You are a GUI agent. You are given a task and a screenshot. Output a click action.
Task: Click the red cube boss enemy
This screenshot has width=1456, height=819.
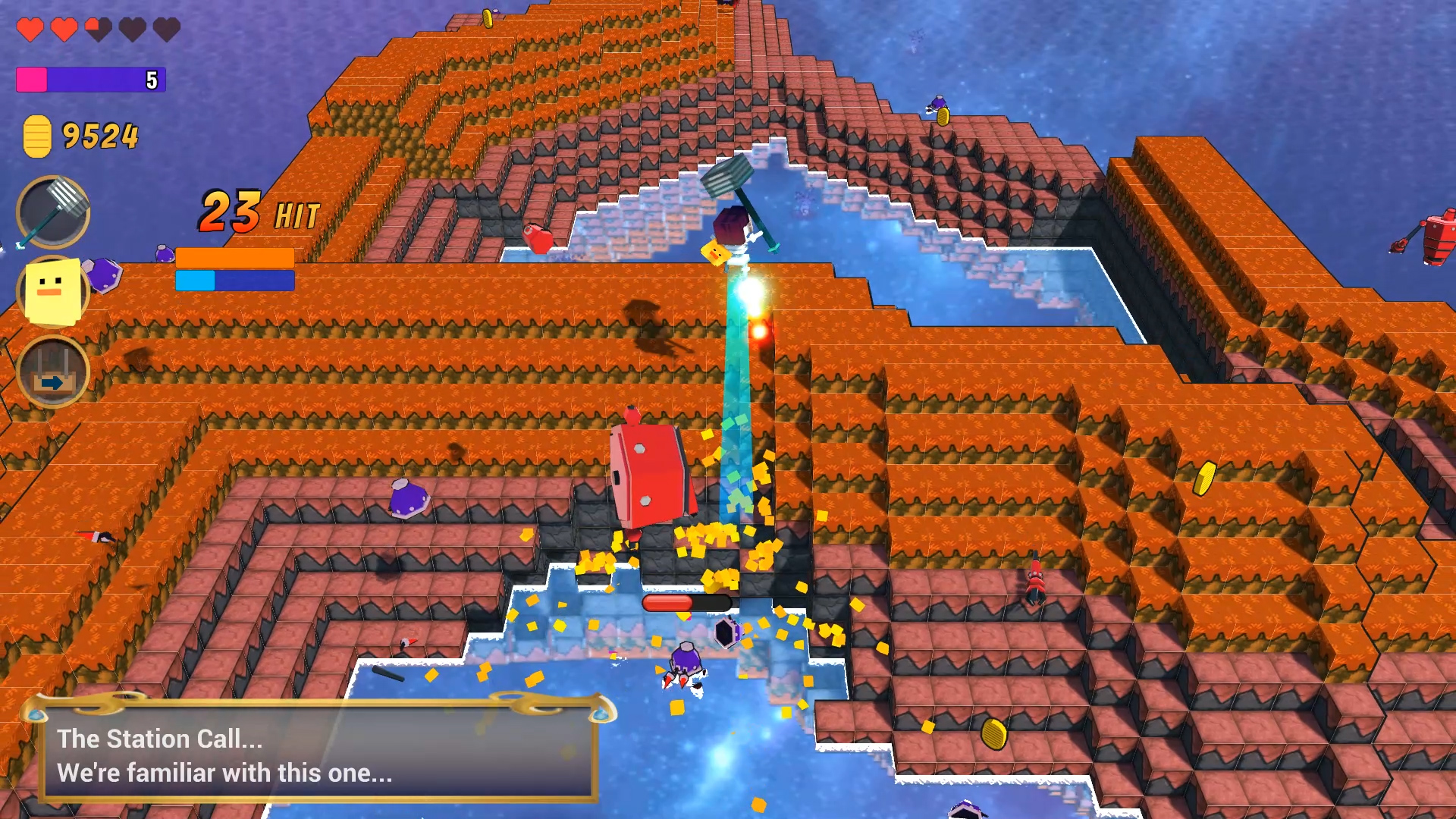click(x=652, y=474)
